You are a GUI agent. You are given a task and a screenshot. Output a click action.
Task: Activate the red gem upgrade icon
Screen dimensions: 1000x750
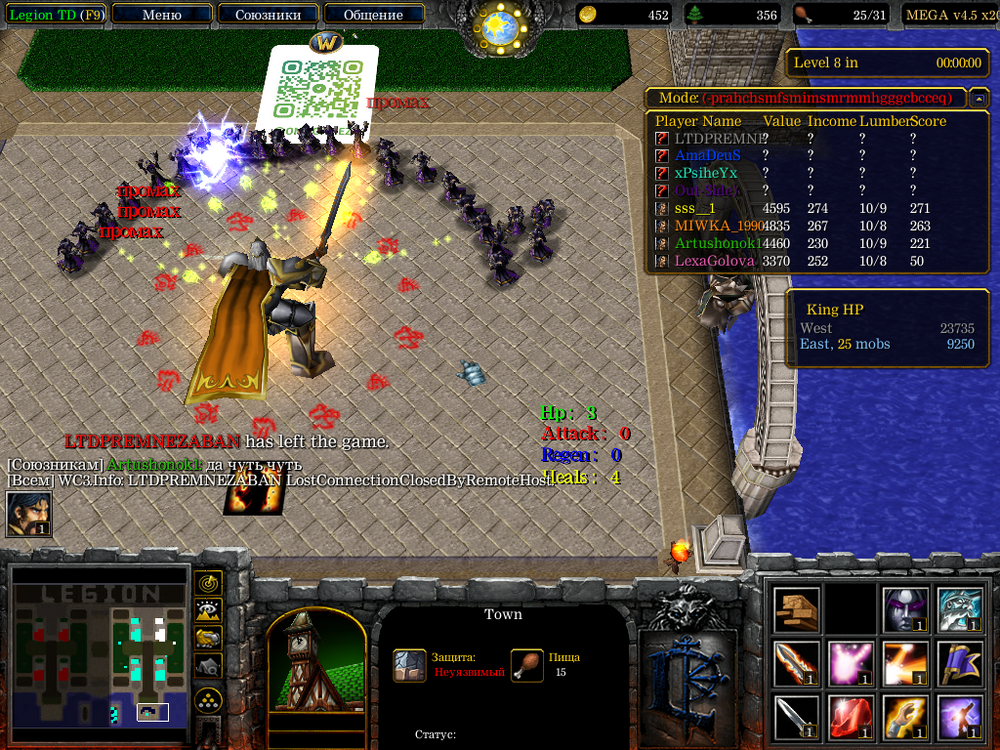click(851, 717)
